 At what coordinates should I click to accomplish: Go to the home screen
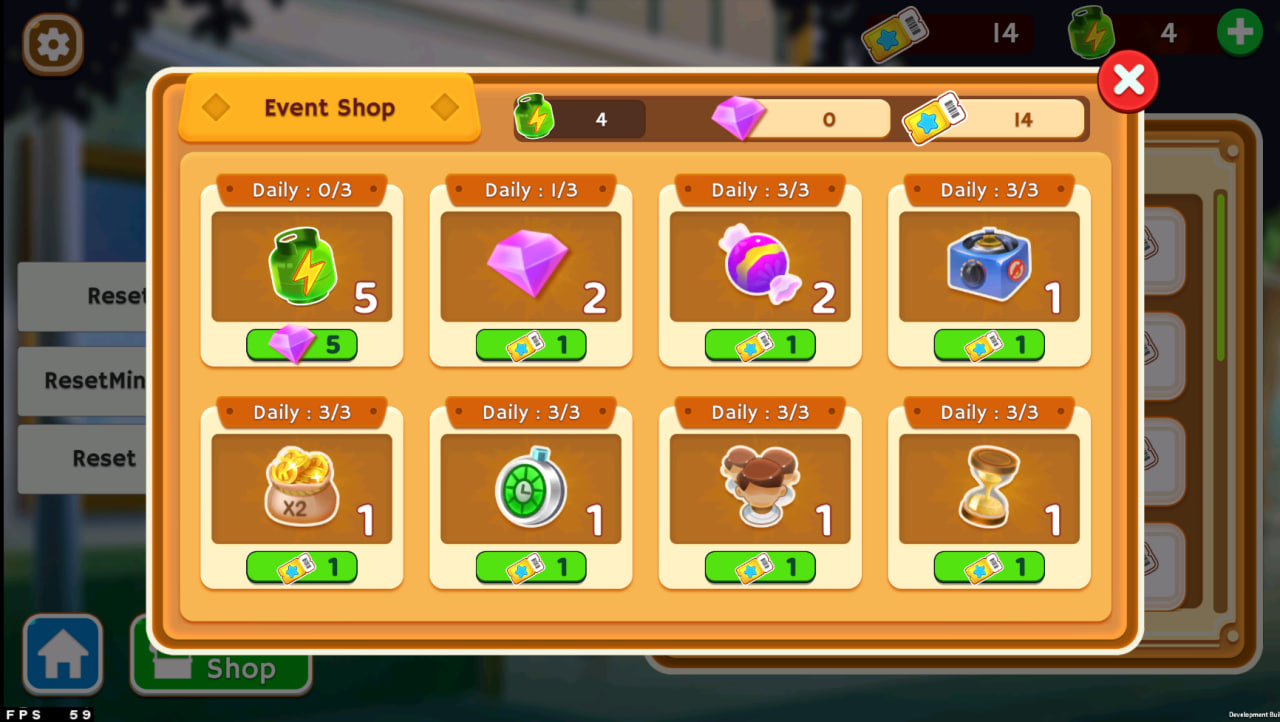[63, 655]
